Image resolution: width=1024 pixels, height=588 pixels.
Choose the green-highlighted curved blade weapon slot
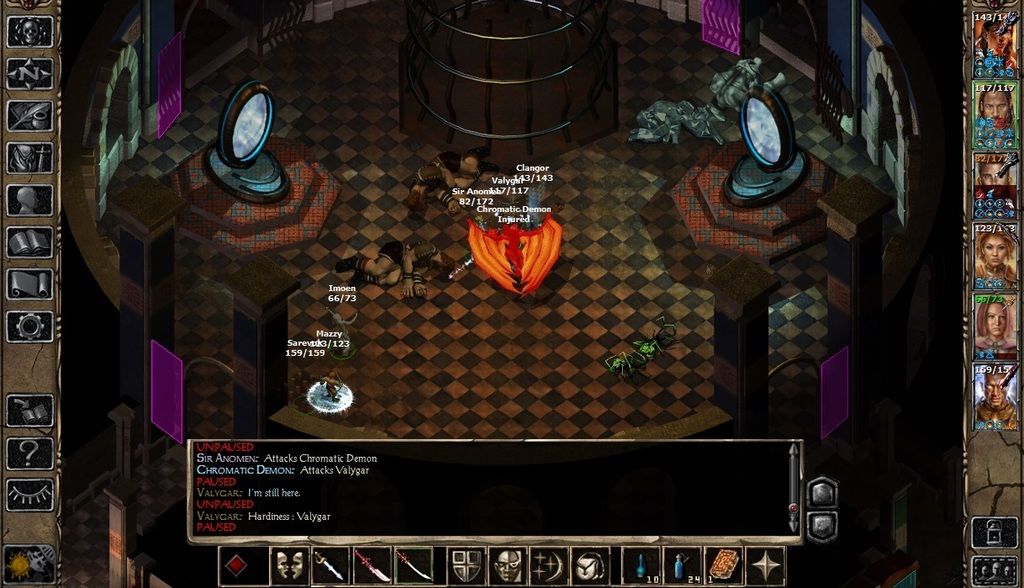(x=413, y=566)
